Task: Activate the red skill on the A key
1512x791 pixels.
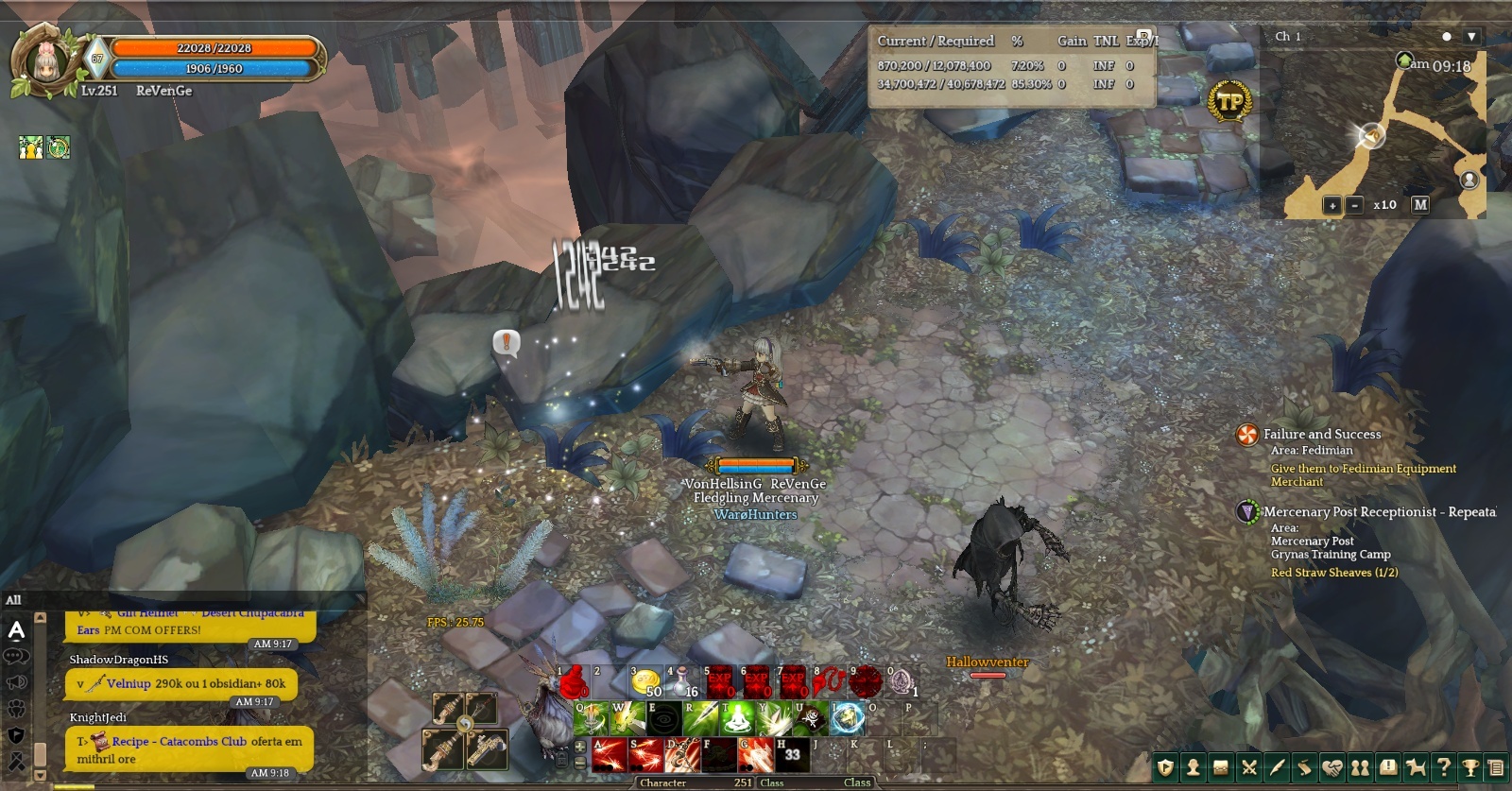Action: (x=610, y=755)
